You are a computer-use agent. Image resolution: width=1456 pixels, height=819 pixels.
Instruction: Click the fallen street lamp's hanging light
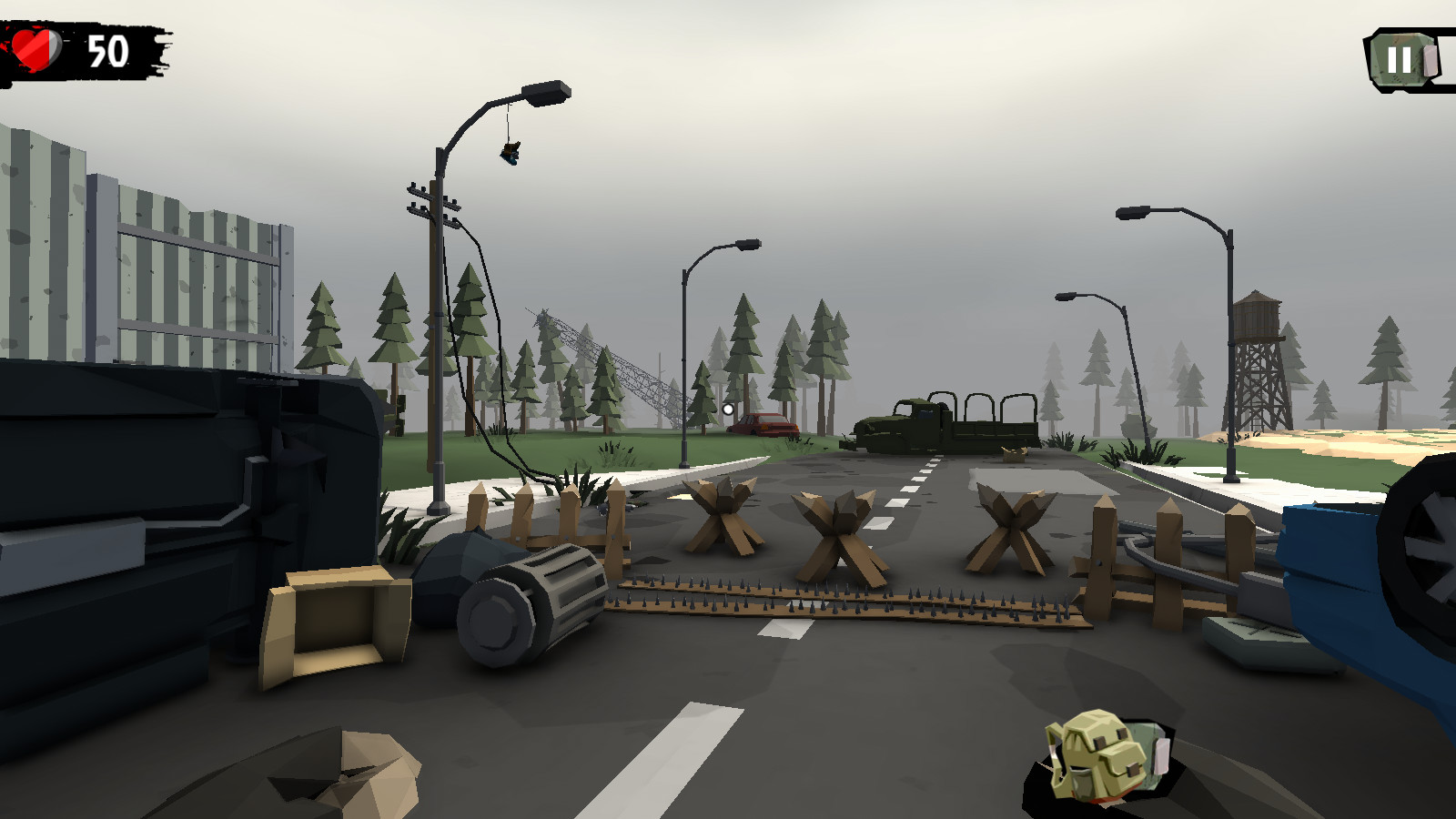(x=510, y=155)
